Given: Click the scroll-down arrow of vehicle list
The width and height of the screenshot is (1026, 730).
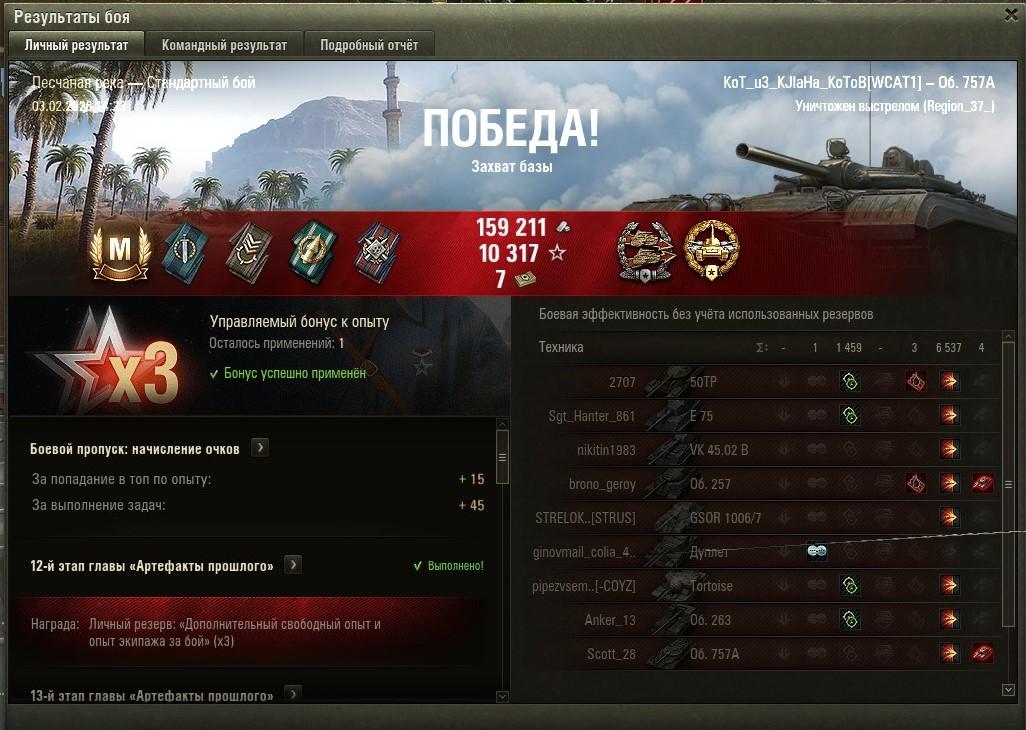Looking at the screenshot, I should [x=1008, y=690].
